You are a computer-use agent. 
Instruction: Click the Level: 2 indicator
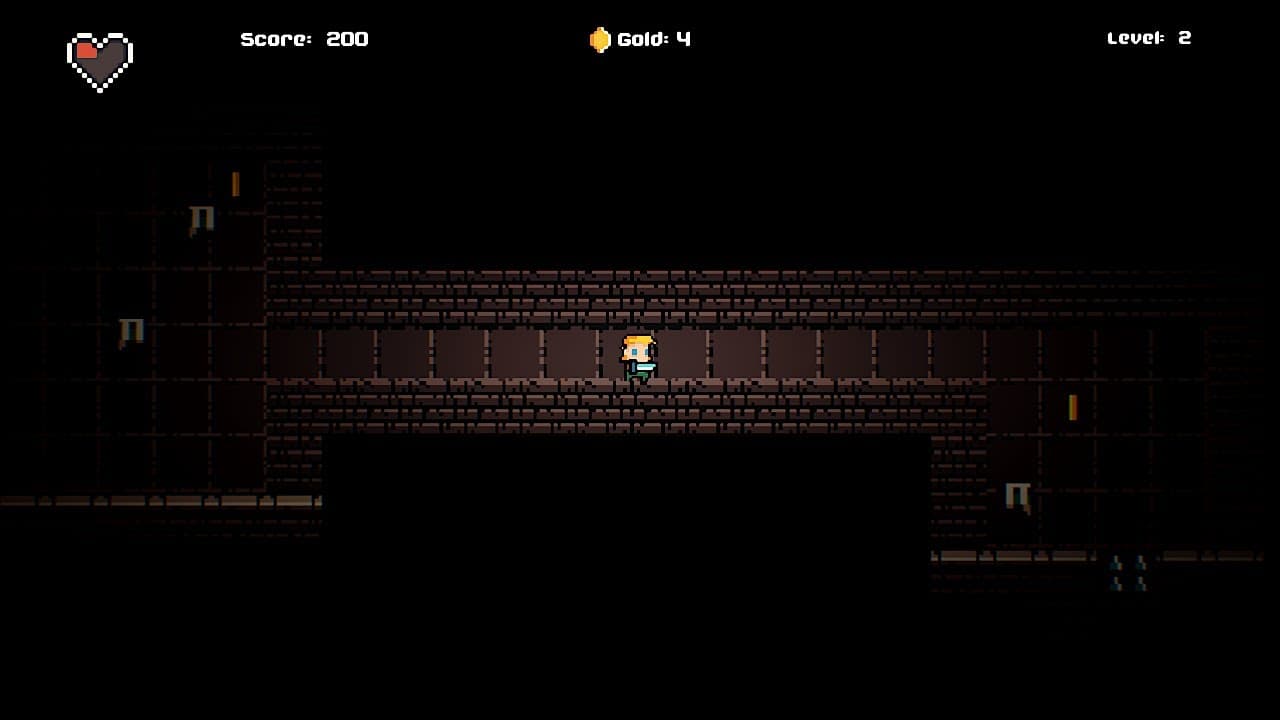tap(1148, 39)
